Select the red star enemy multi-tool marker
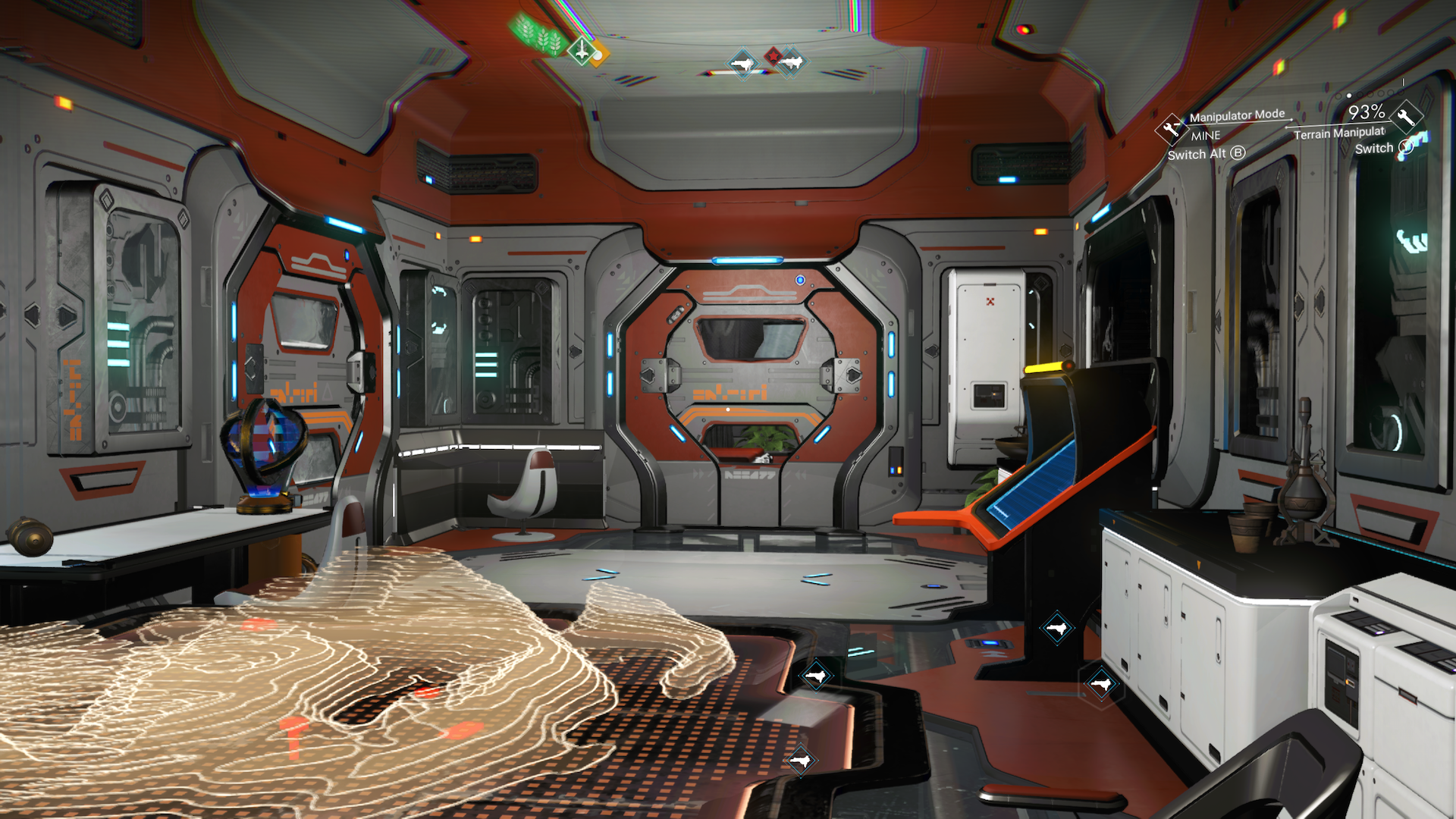 (x=773, y=58)
